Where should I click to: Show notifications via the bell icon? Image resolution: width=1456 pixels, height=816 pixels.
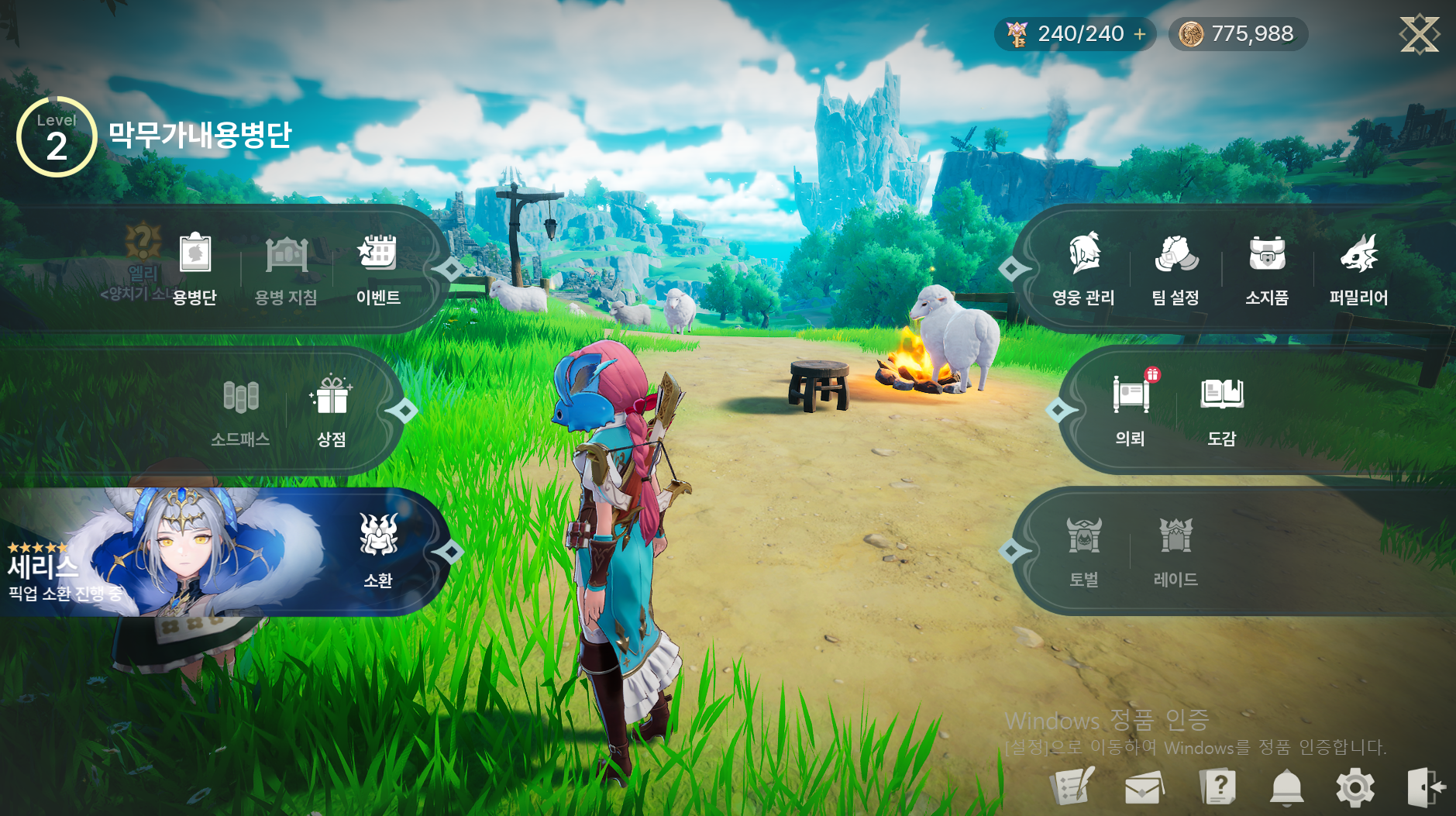[x=1286, y=788]
